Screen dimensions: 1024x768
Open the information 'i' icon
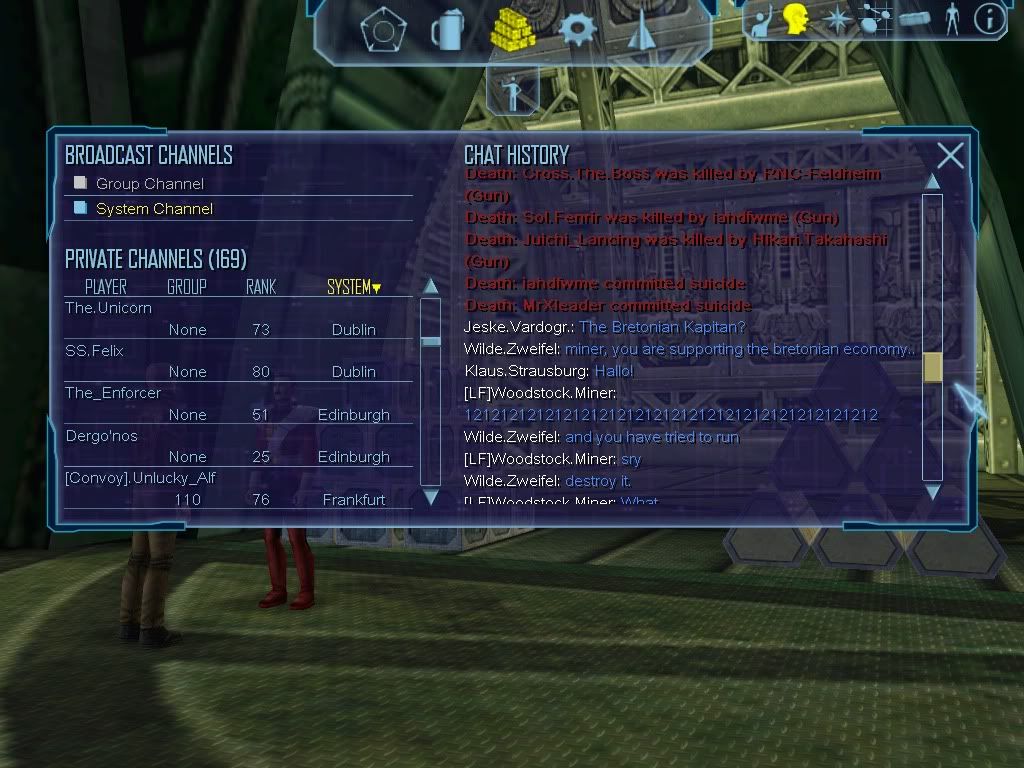989,20
